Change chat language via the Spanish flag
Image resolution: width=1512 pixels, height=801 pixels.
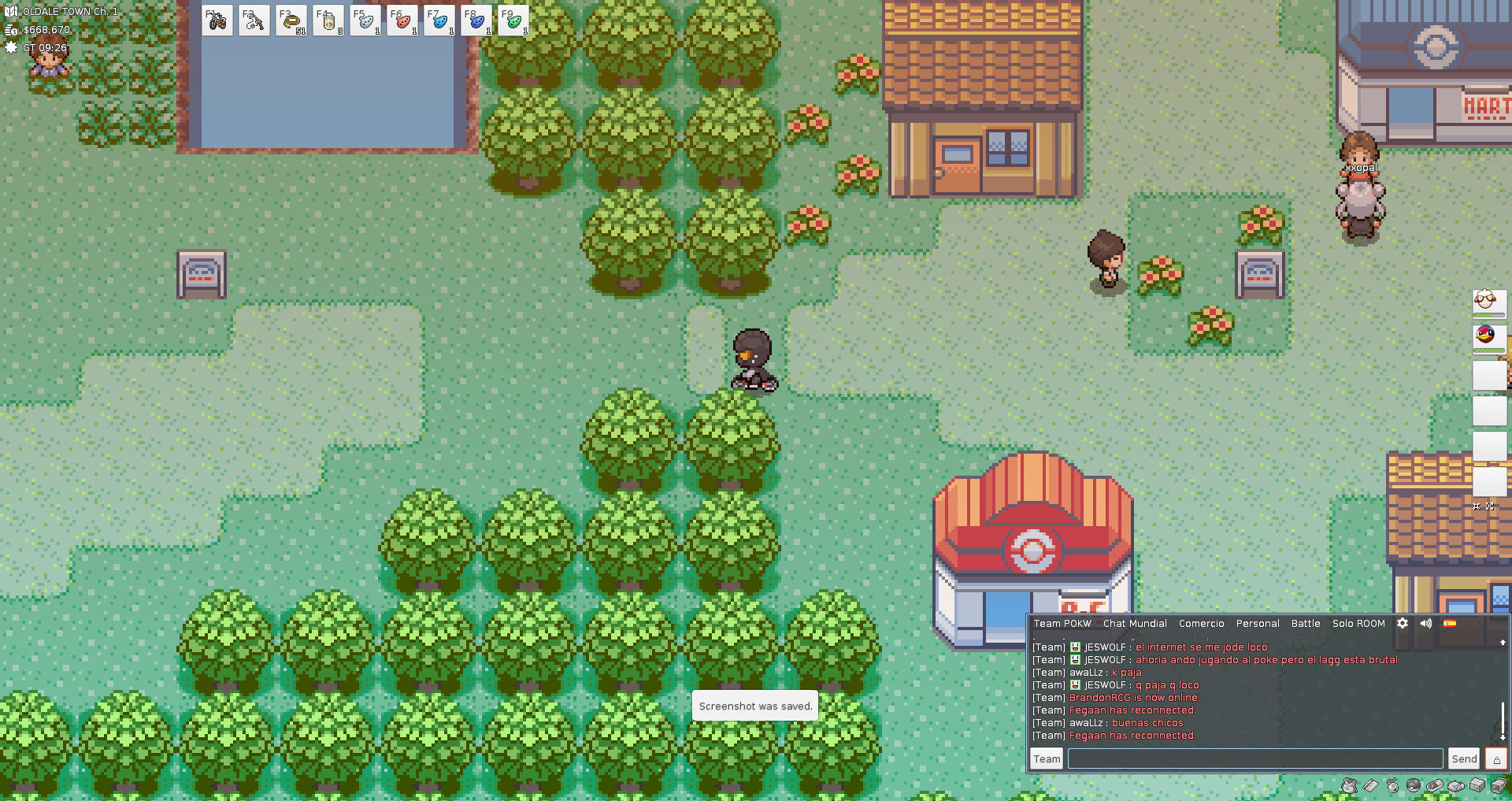point(1450,623)
